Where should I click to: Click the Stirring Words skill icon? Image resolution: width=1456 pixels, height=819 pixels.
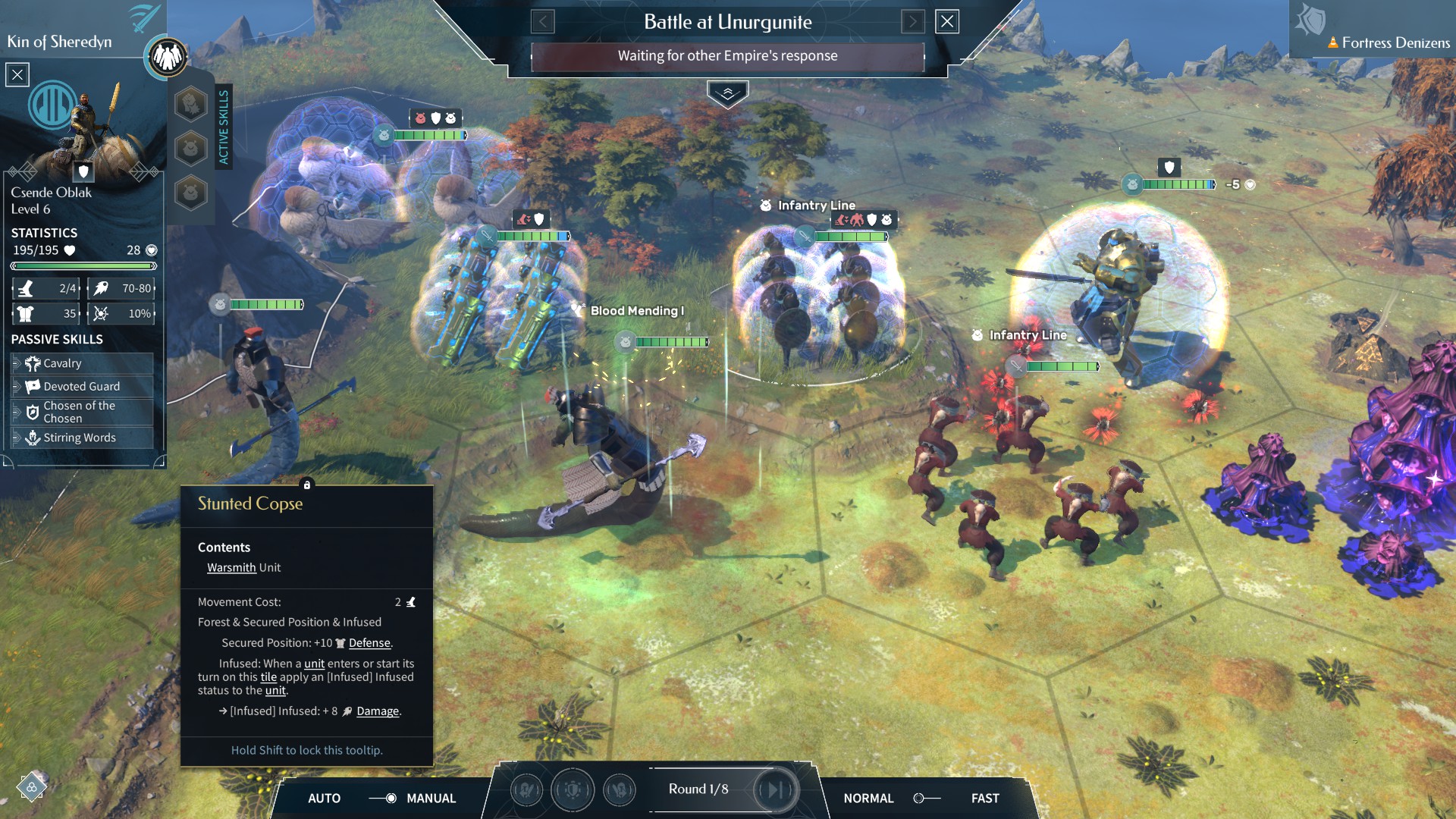point(32,438)
